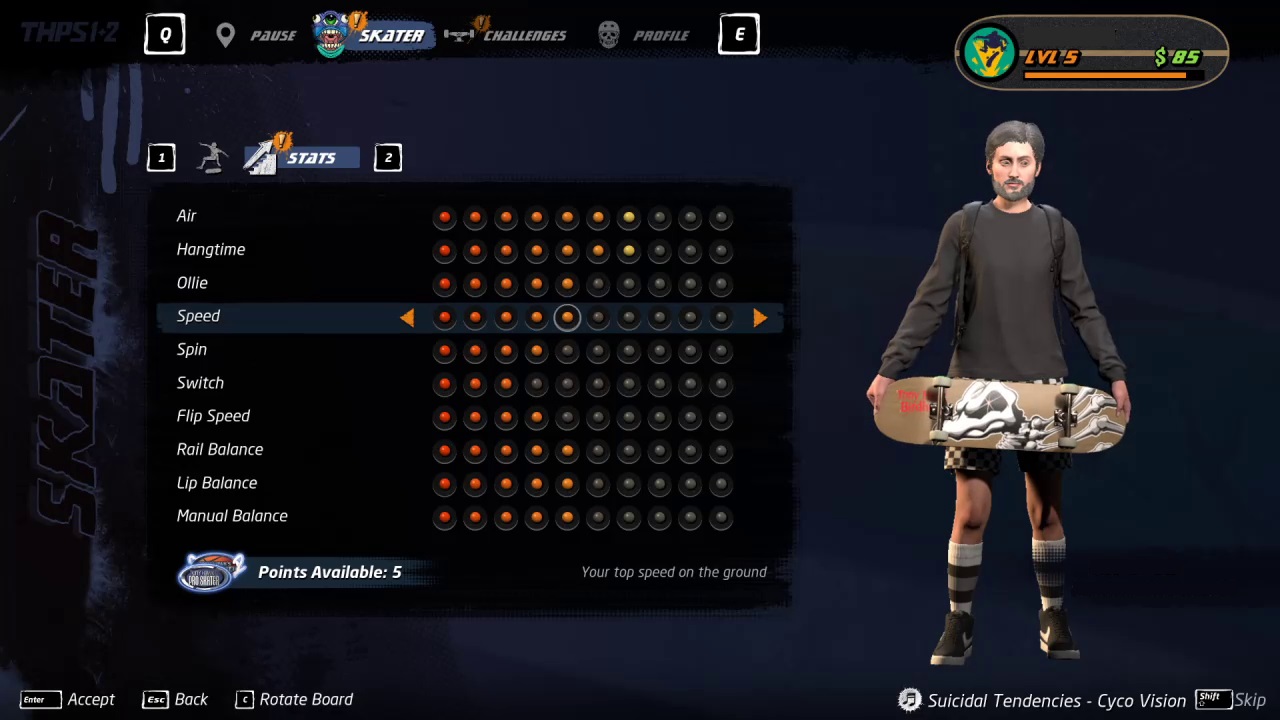
Task: Select the last filled pip on Lip Balance
Action: [x=567, y=484]
